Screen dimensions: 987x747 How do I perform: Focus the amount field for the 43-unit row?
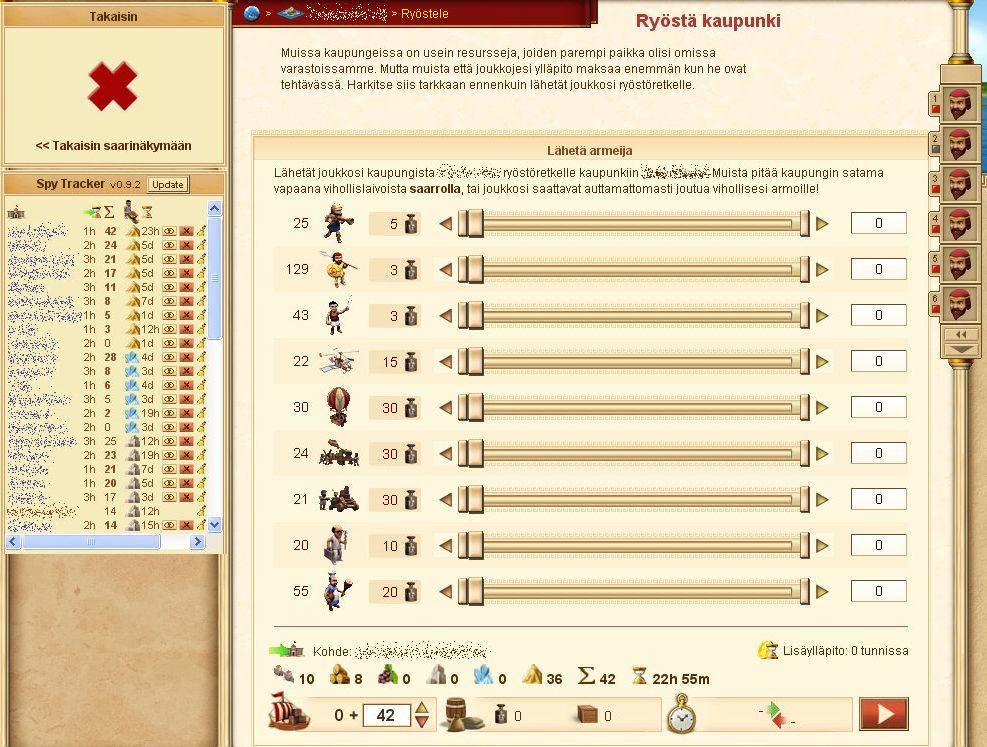878,316
